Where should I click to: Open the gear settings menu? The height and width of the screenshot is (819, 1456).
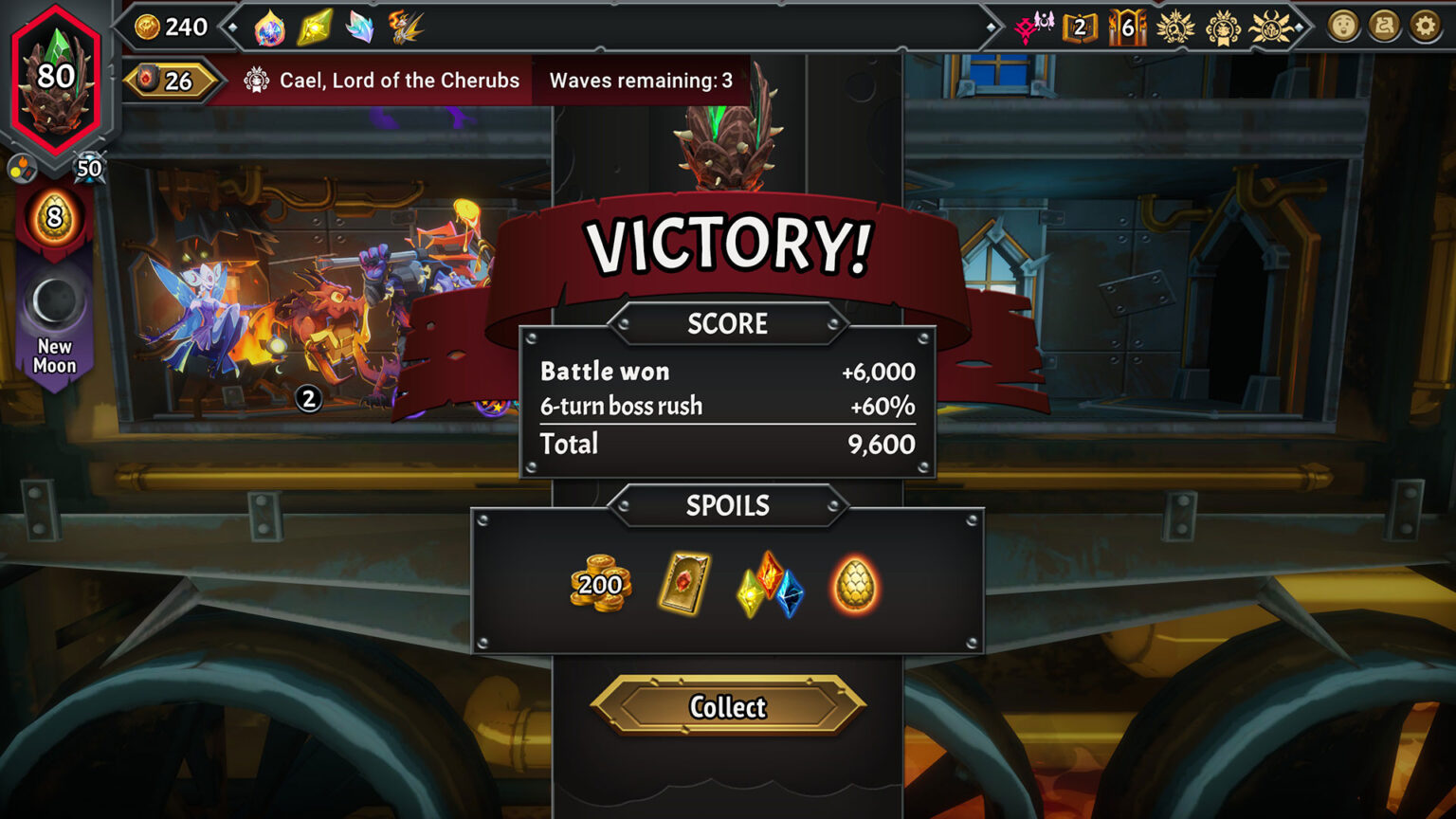point(1425,27)
